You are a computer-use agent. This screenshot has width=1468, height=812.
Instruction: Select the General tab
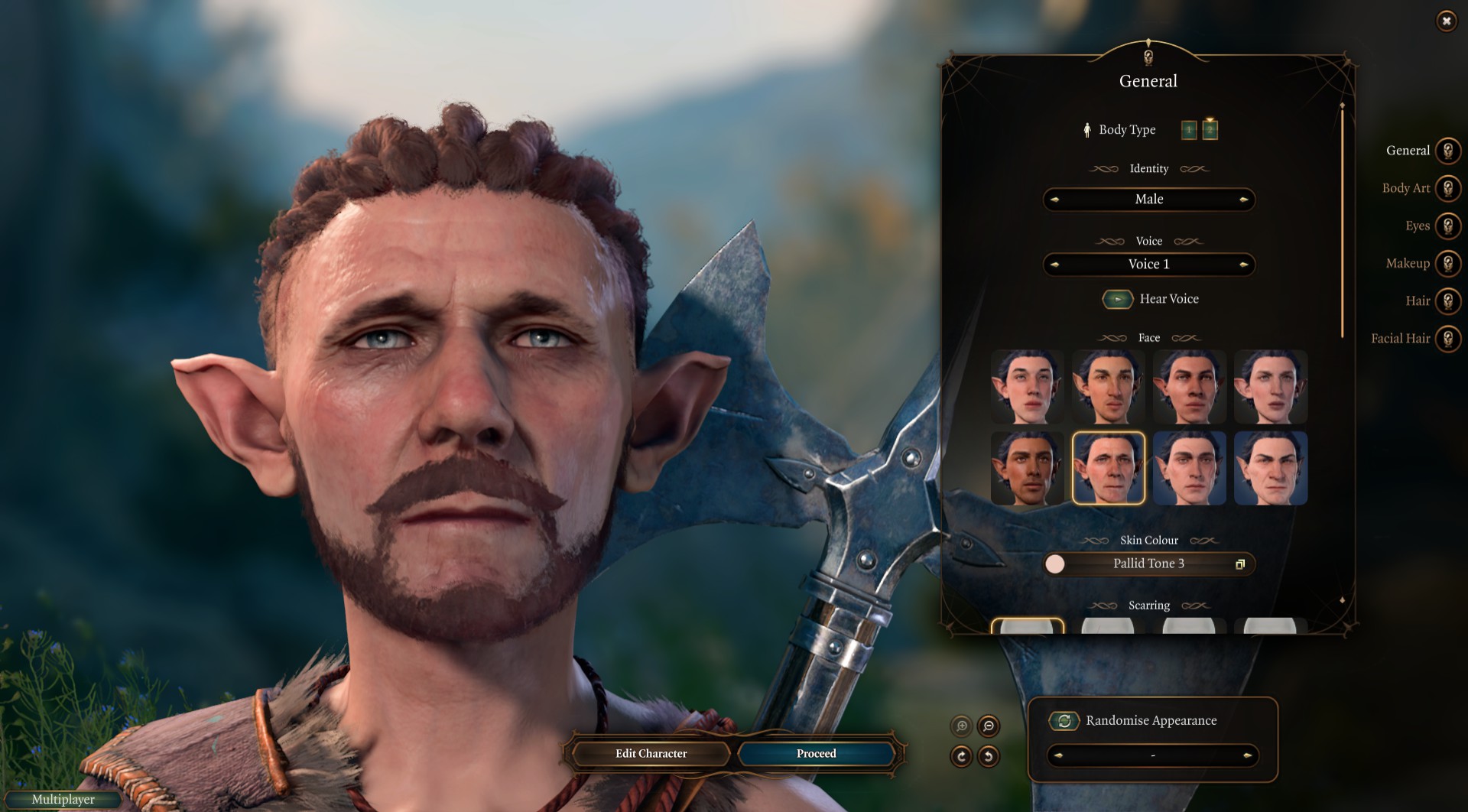1447,151
